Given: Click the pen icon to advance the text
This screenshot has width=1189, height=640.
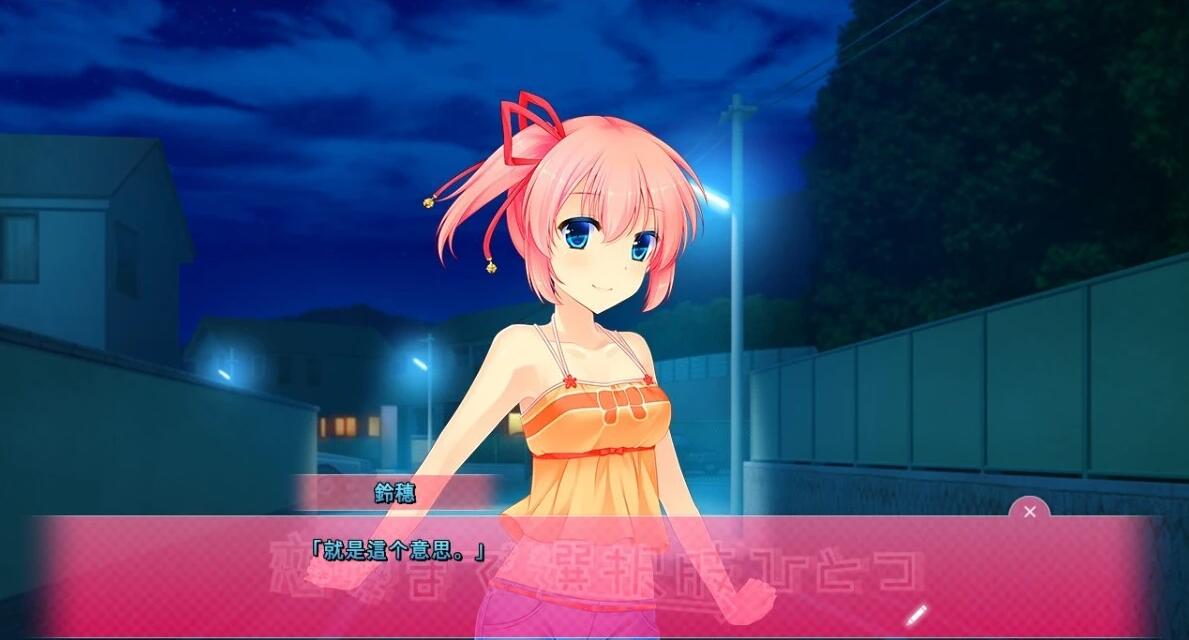Looking at the screenshot, I should coord(916,614).
